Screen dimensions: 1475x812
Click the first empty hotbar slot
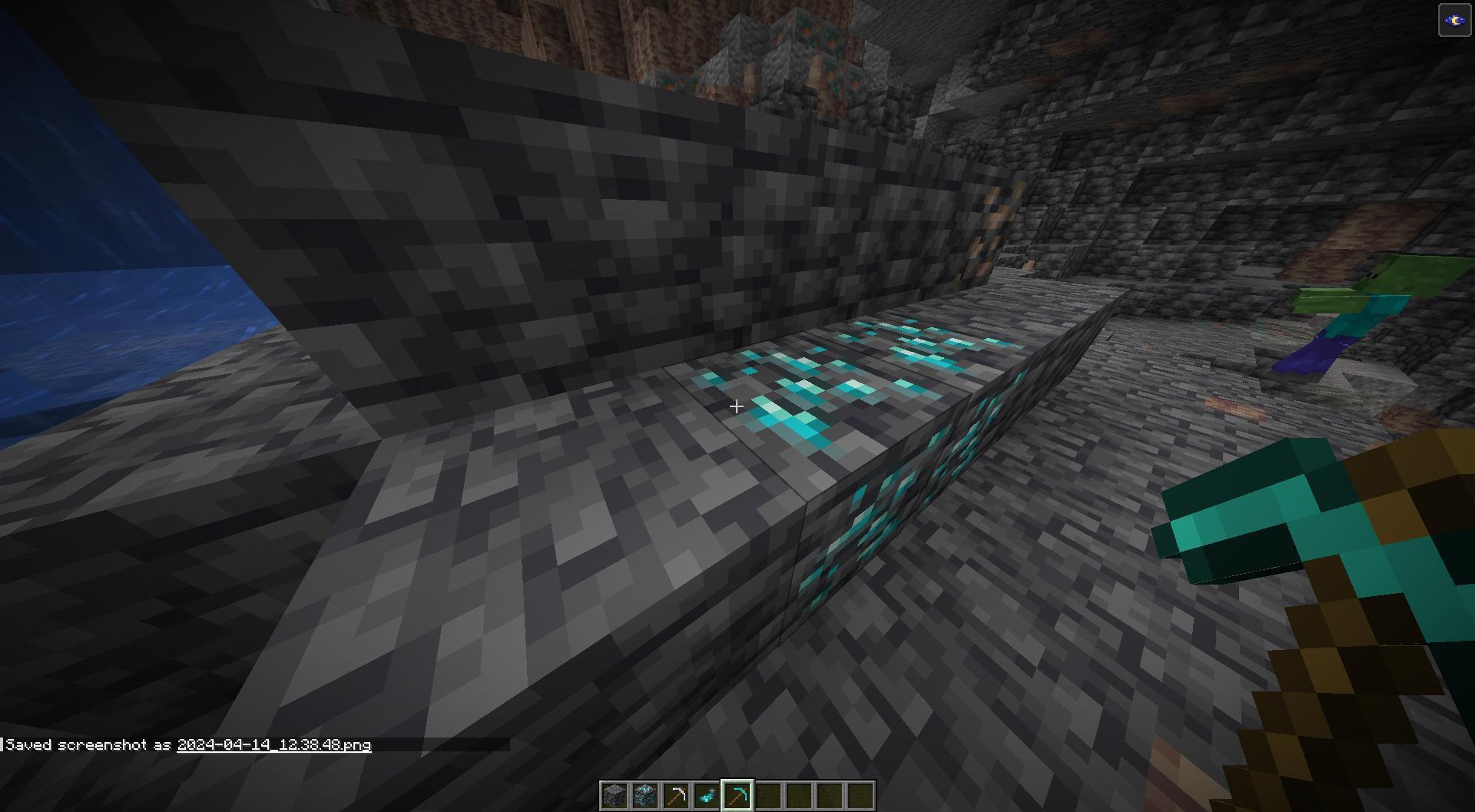(x=767, y=795)
